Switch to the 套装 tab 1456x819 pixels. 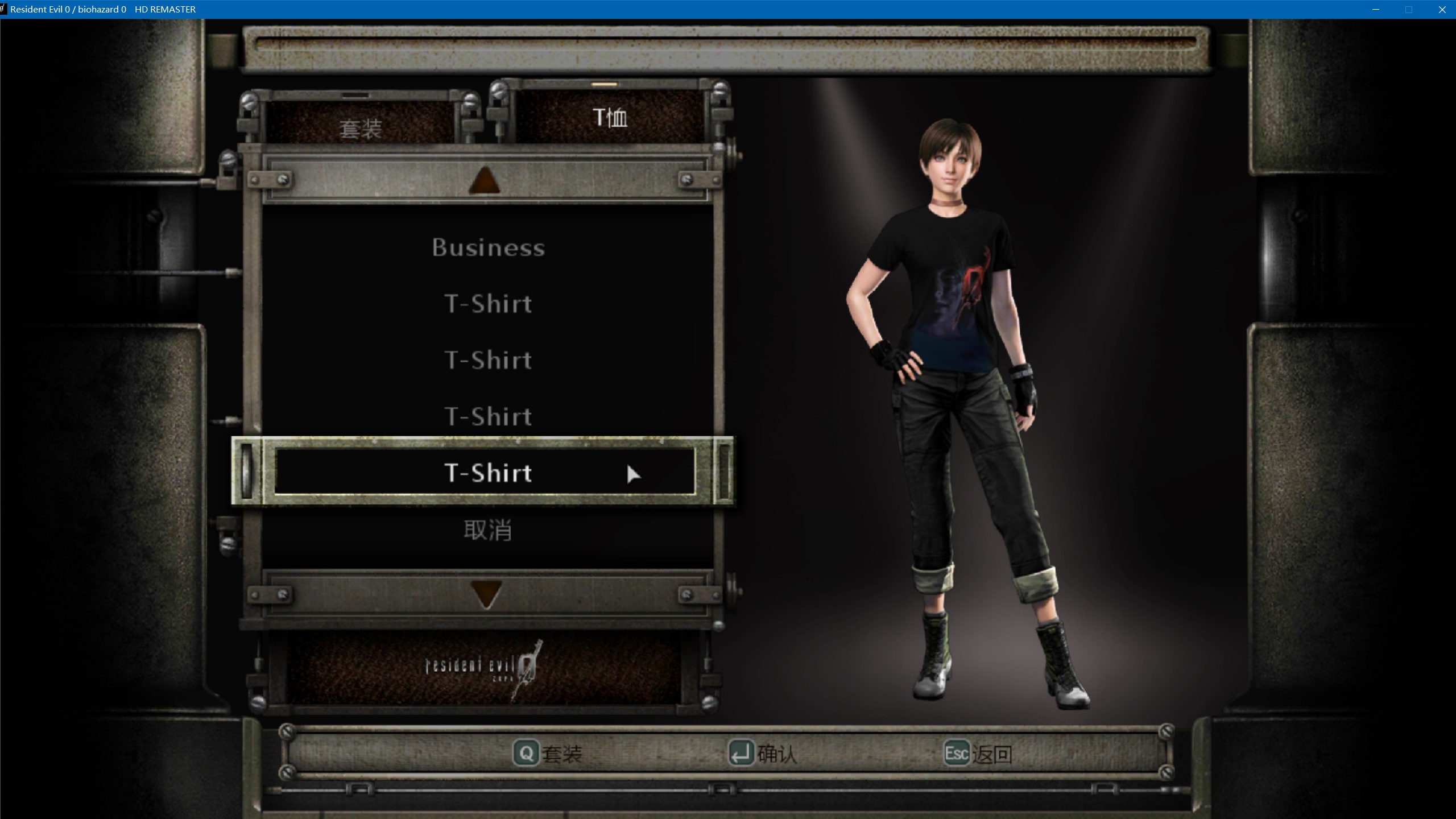click(x=360, y=128)
